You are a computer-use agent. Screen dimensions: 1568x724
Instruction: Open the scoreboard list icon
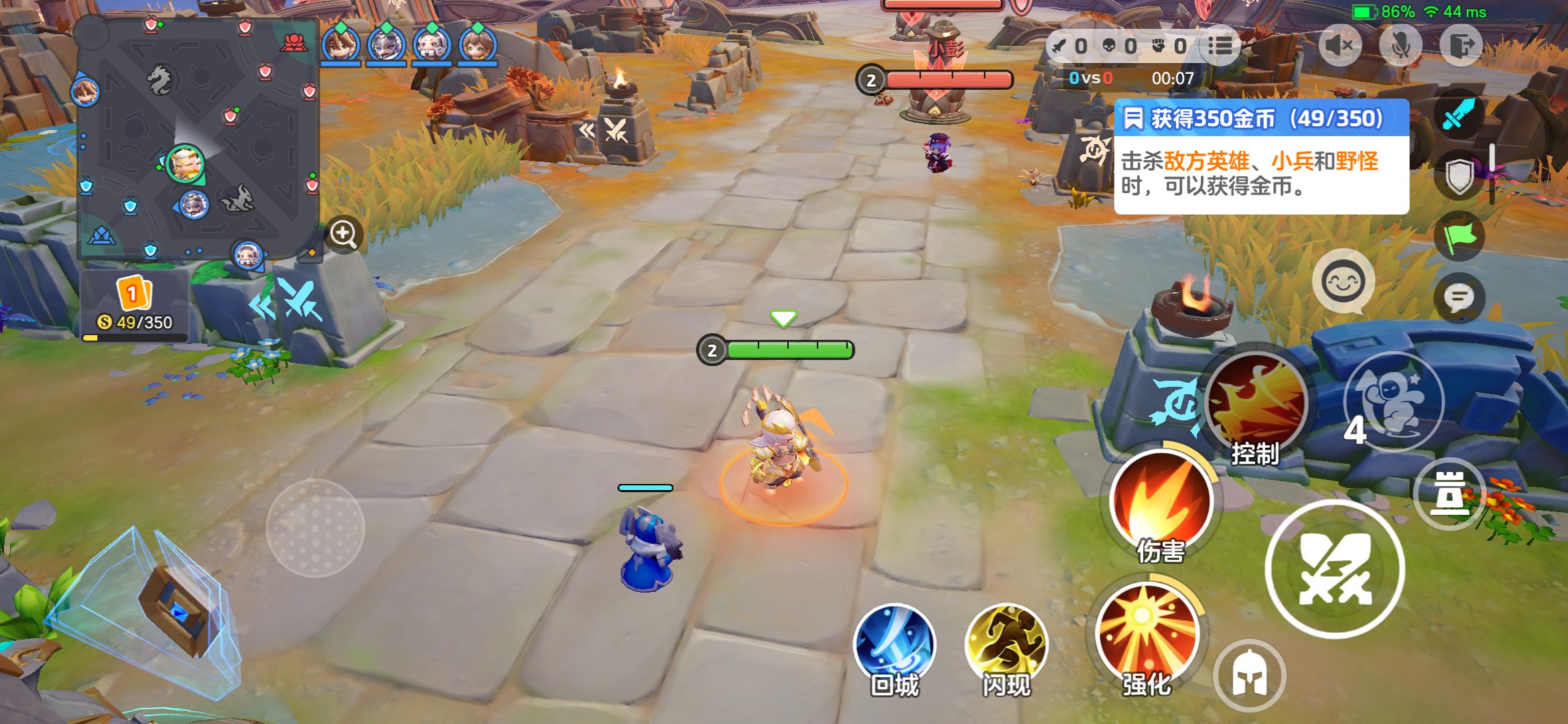(1220, 46)
